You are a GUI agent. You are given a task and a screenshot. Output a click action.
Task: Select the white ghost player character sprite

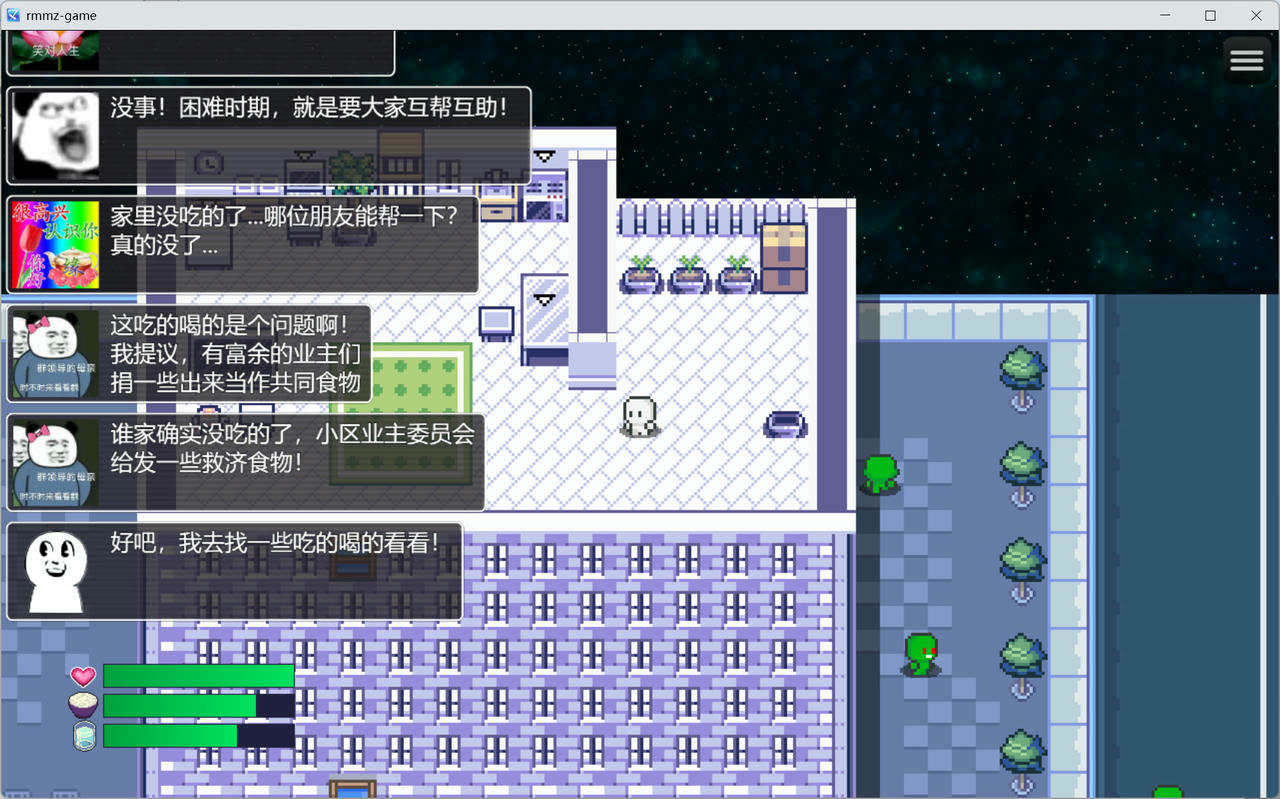[640, 415]
